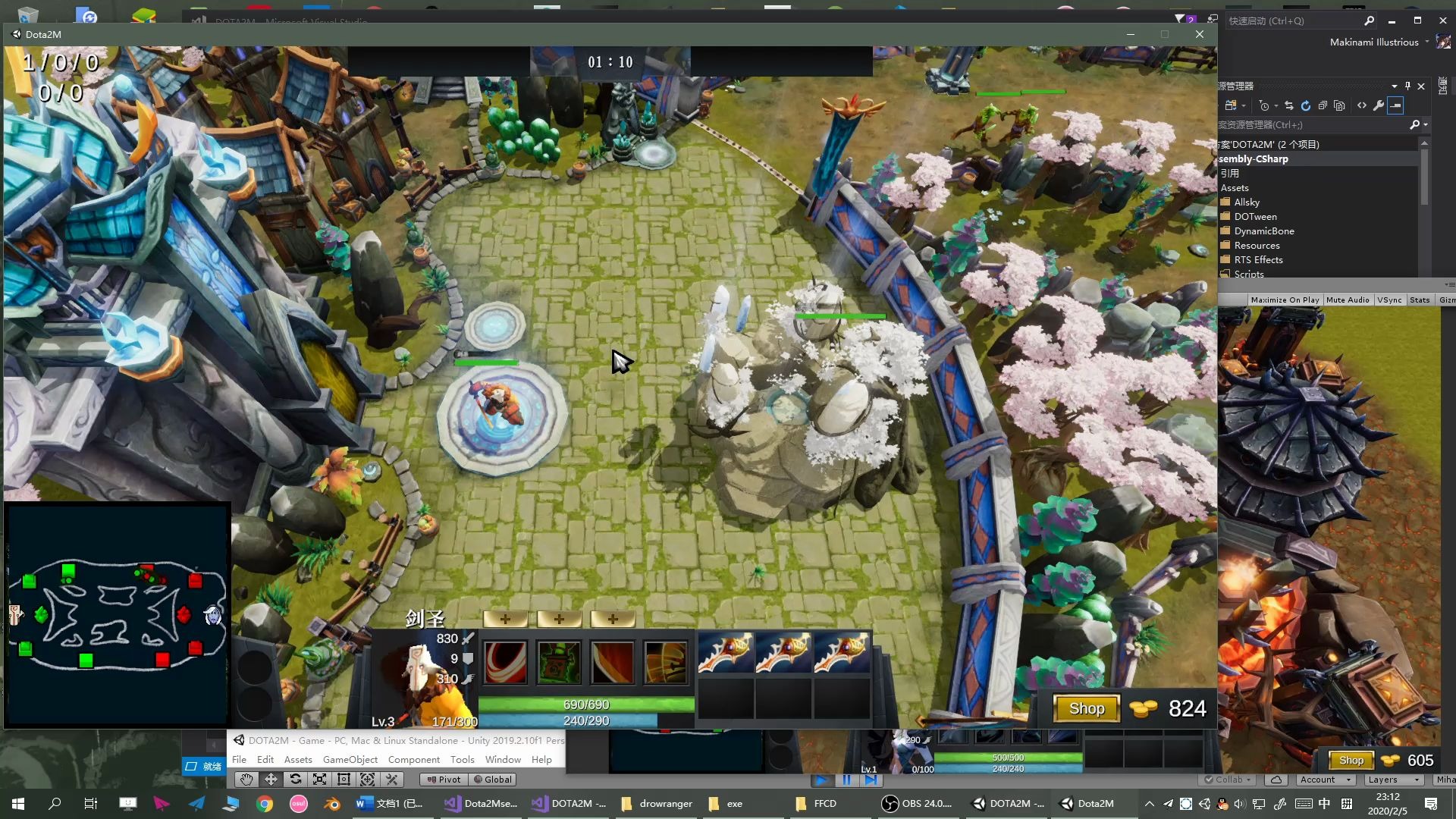
Task: Open the Solution Explorer panel dropdown arrow
Action: [x=1395, y=86]
